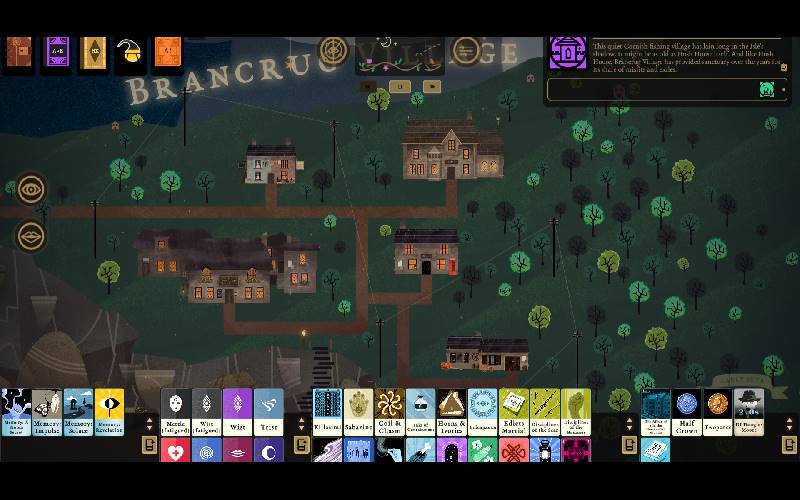Pick the Sabazine card with hand symbol
The height and width of the screenshot is (500, 800).
click(x=358, y=412)
